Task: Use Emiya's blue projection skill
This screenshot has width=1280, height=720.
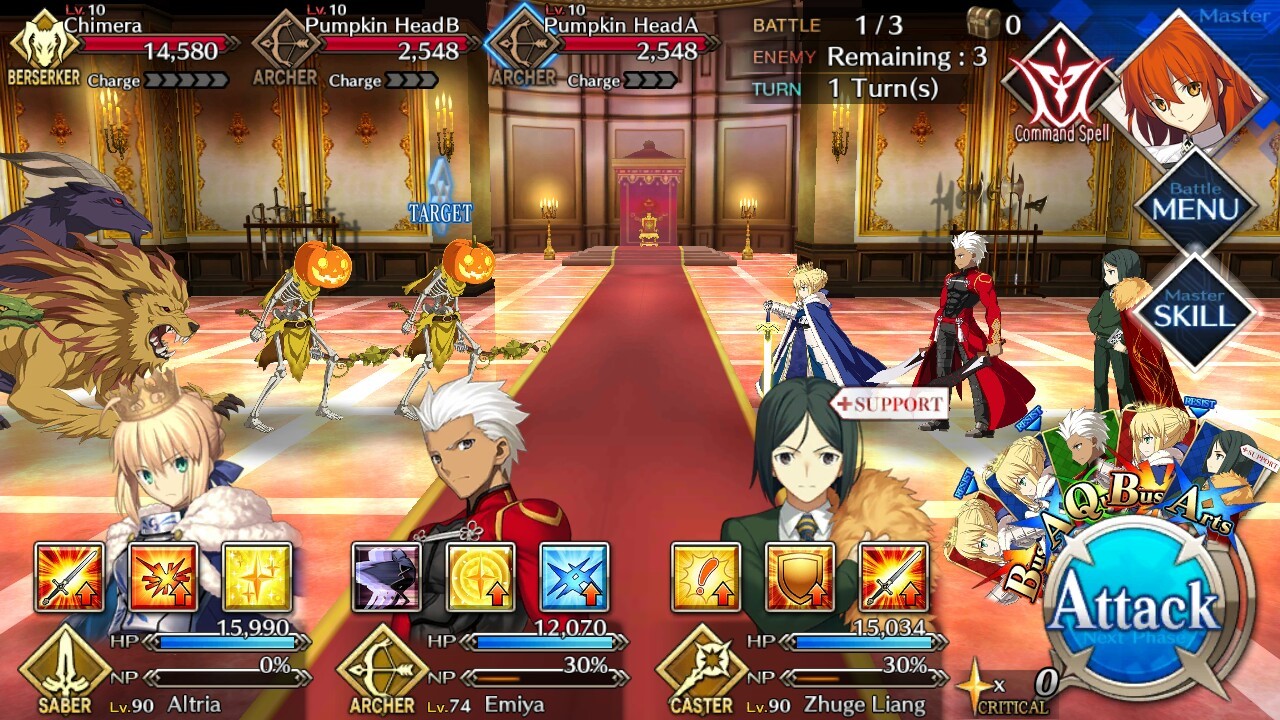Action: [x=574, y=577]
